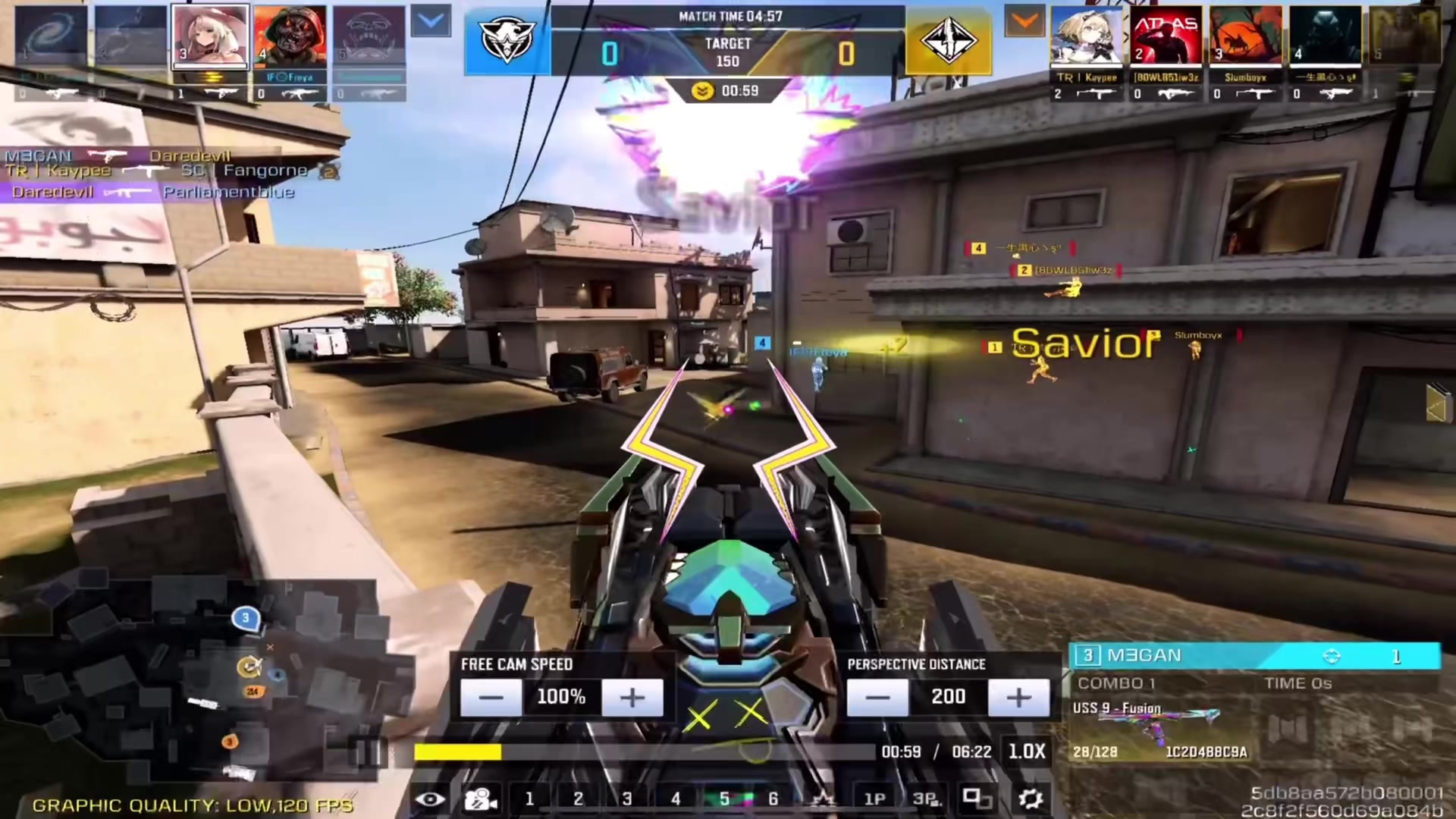Toggle the overlapping windows layout icon

pos(977,799)
